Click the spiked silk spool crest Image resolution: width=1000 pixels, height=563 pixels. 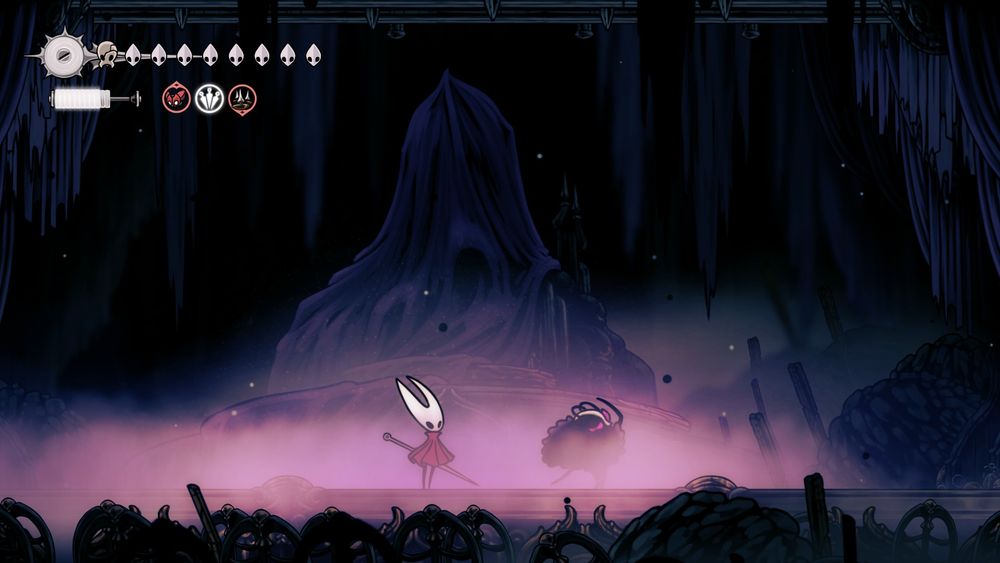(62, 53)
